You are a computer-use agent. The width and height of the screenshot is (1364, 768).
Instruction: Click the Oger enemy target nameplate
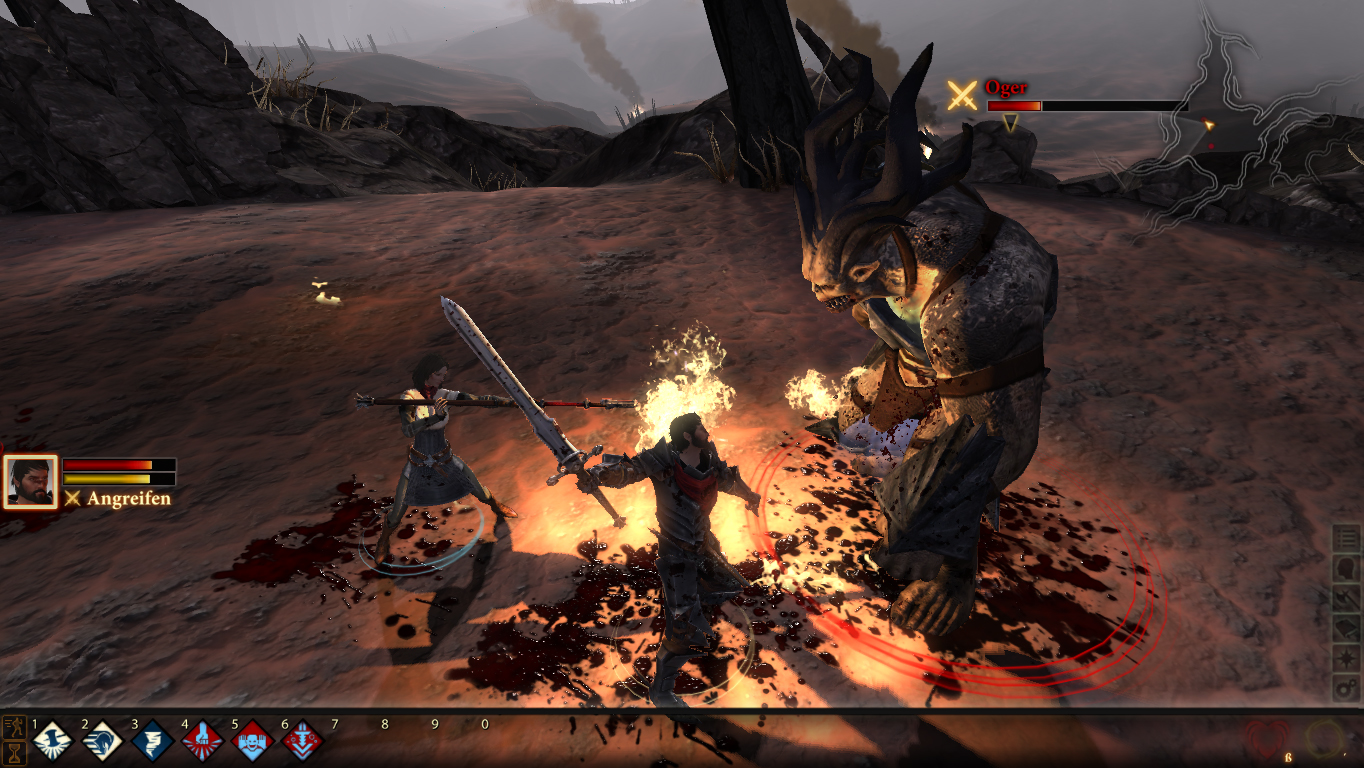click(x=1005, y=88)
